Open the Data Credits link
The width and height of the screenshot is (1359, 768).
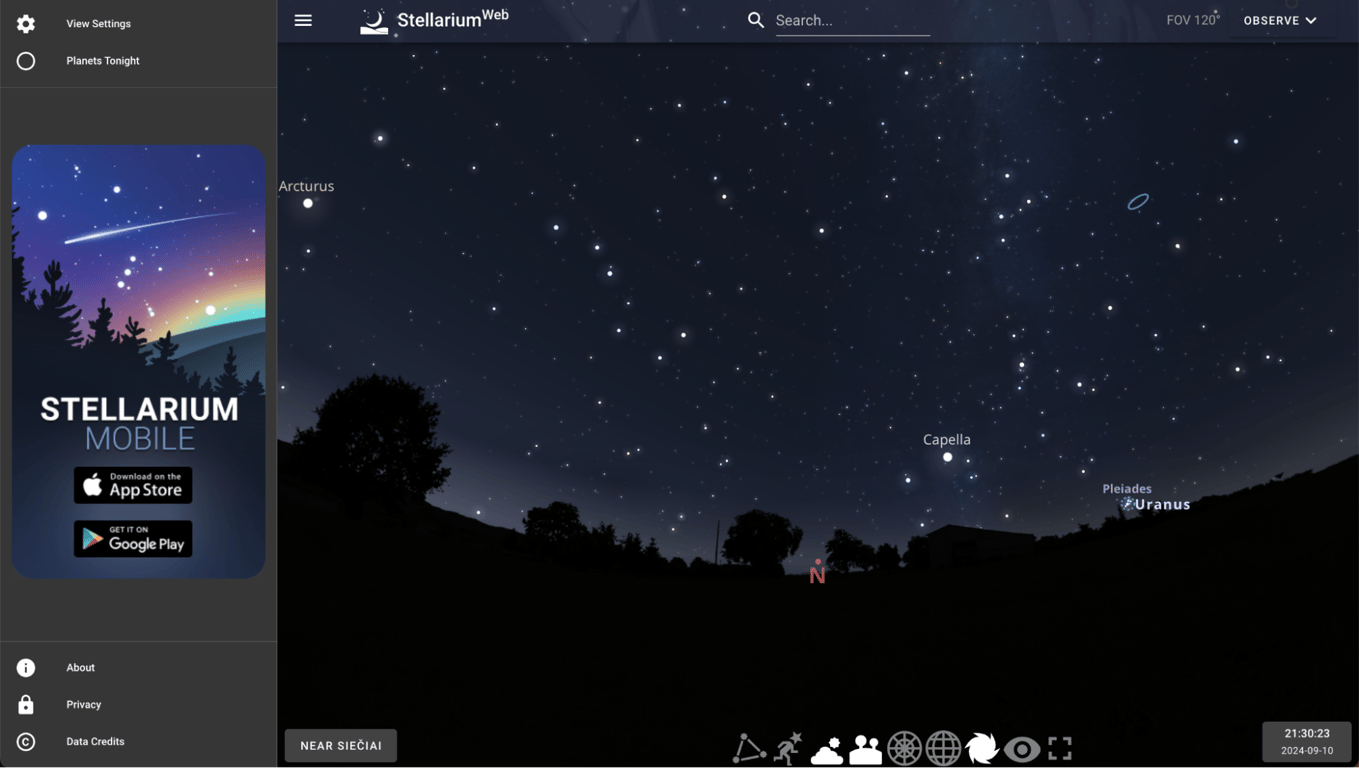click(95, 741)
